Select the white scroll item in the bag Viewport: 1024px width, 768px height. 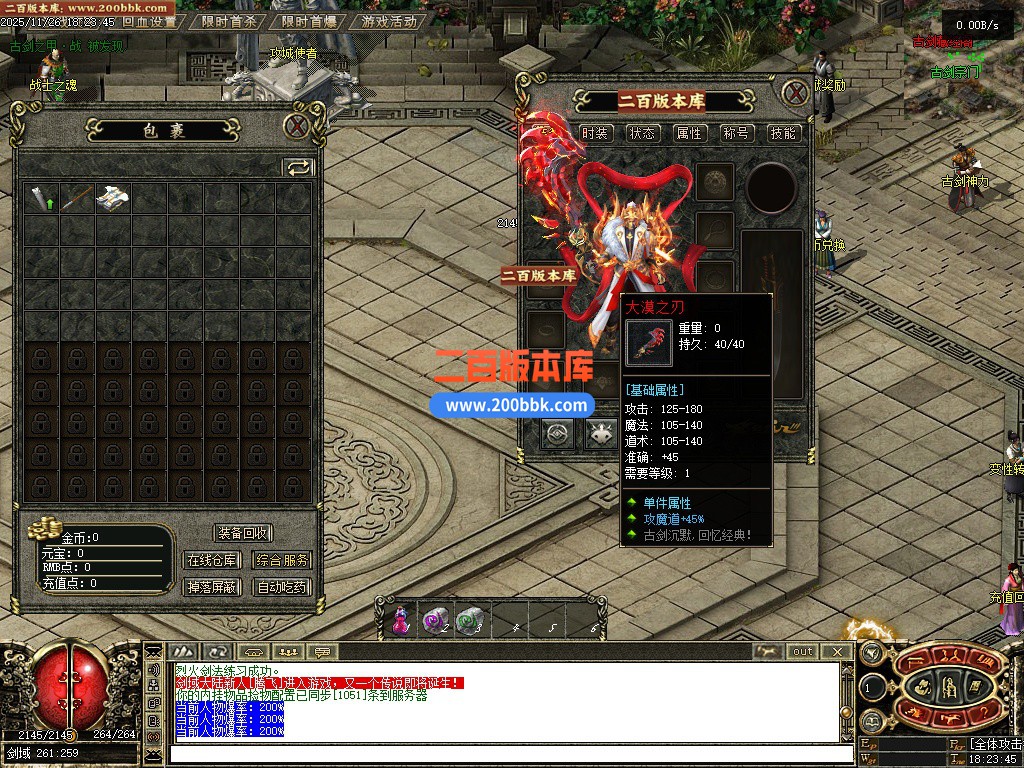(113, 198)
